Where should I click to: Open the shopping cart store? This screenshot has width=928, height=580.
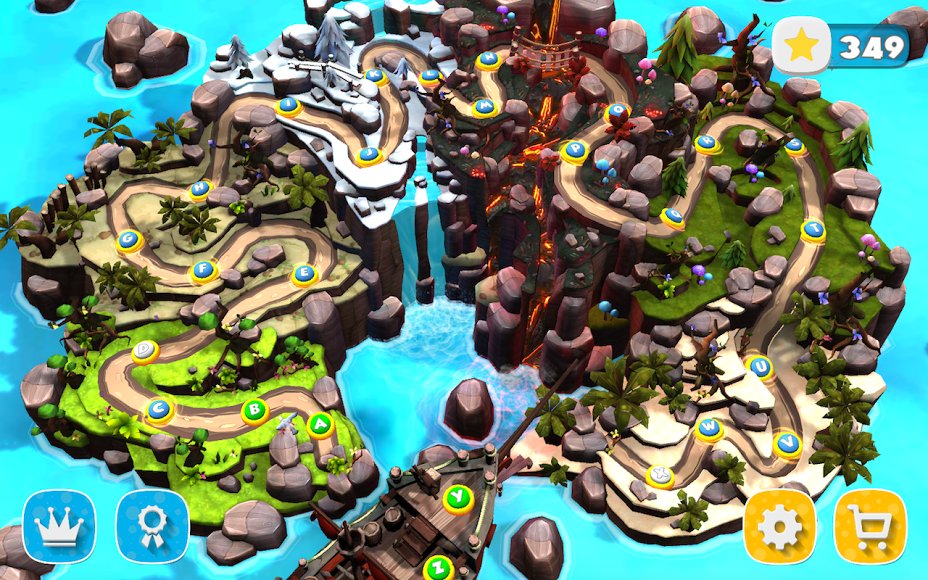870,526
